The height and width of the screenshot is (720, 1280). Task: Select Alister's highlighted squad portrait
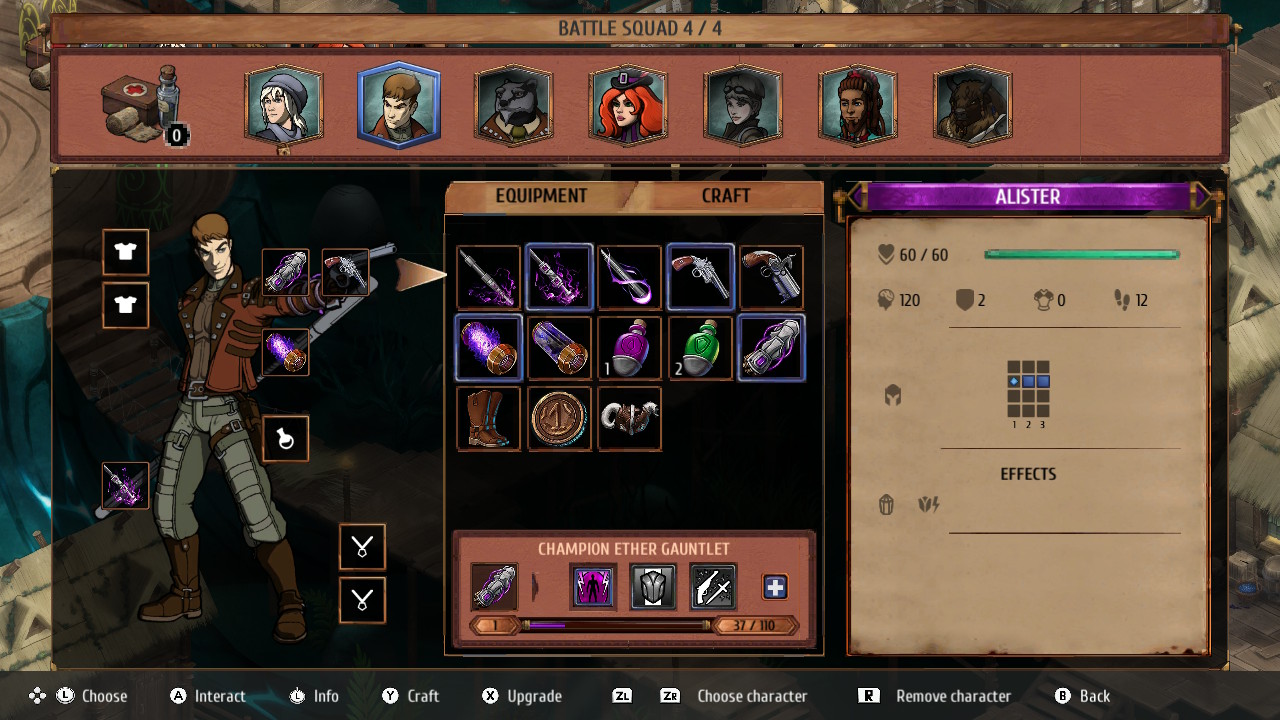click(398, 104)
